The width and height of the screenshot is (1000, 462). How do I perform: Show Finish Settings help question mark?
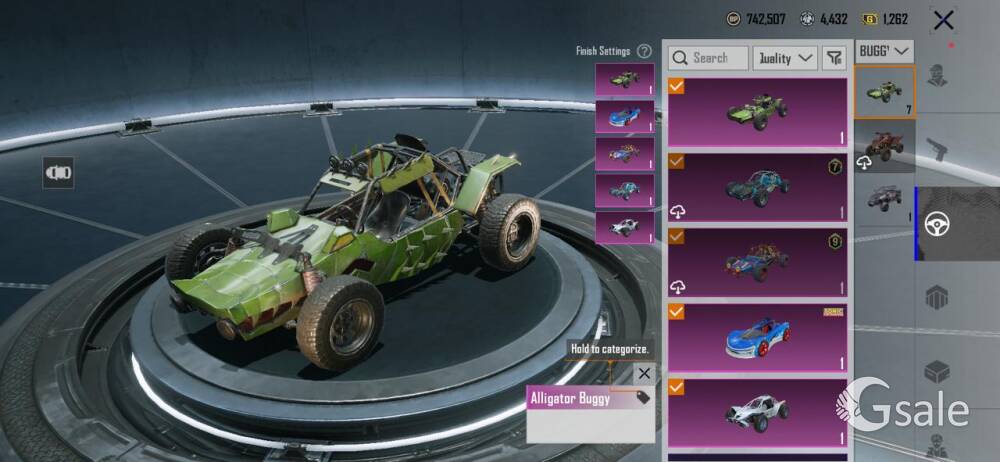point(644,51)
